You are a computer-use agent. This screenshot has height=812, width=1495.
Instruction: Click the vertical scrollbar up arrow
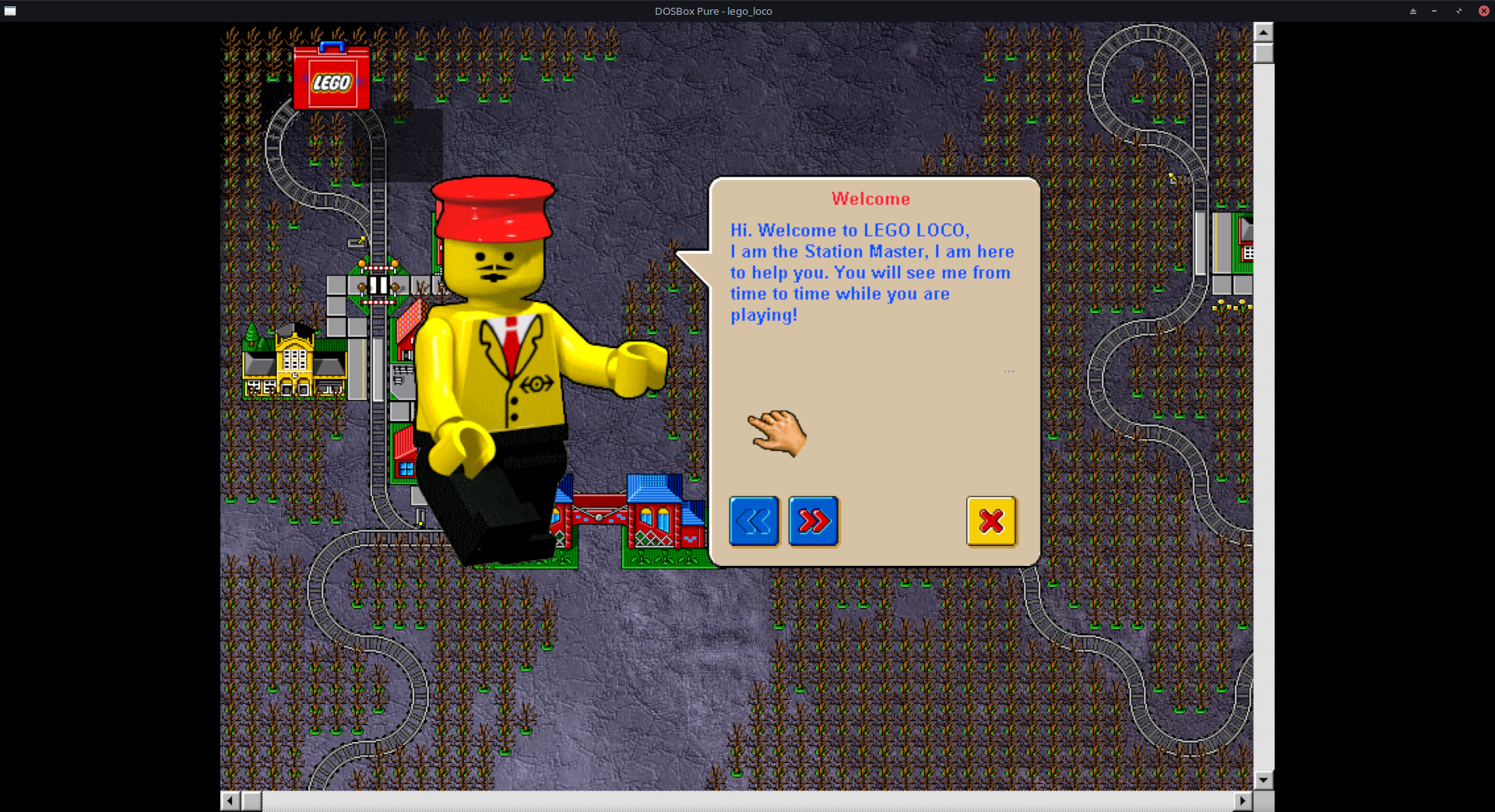tap(1263, 32)
